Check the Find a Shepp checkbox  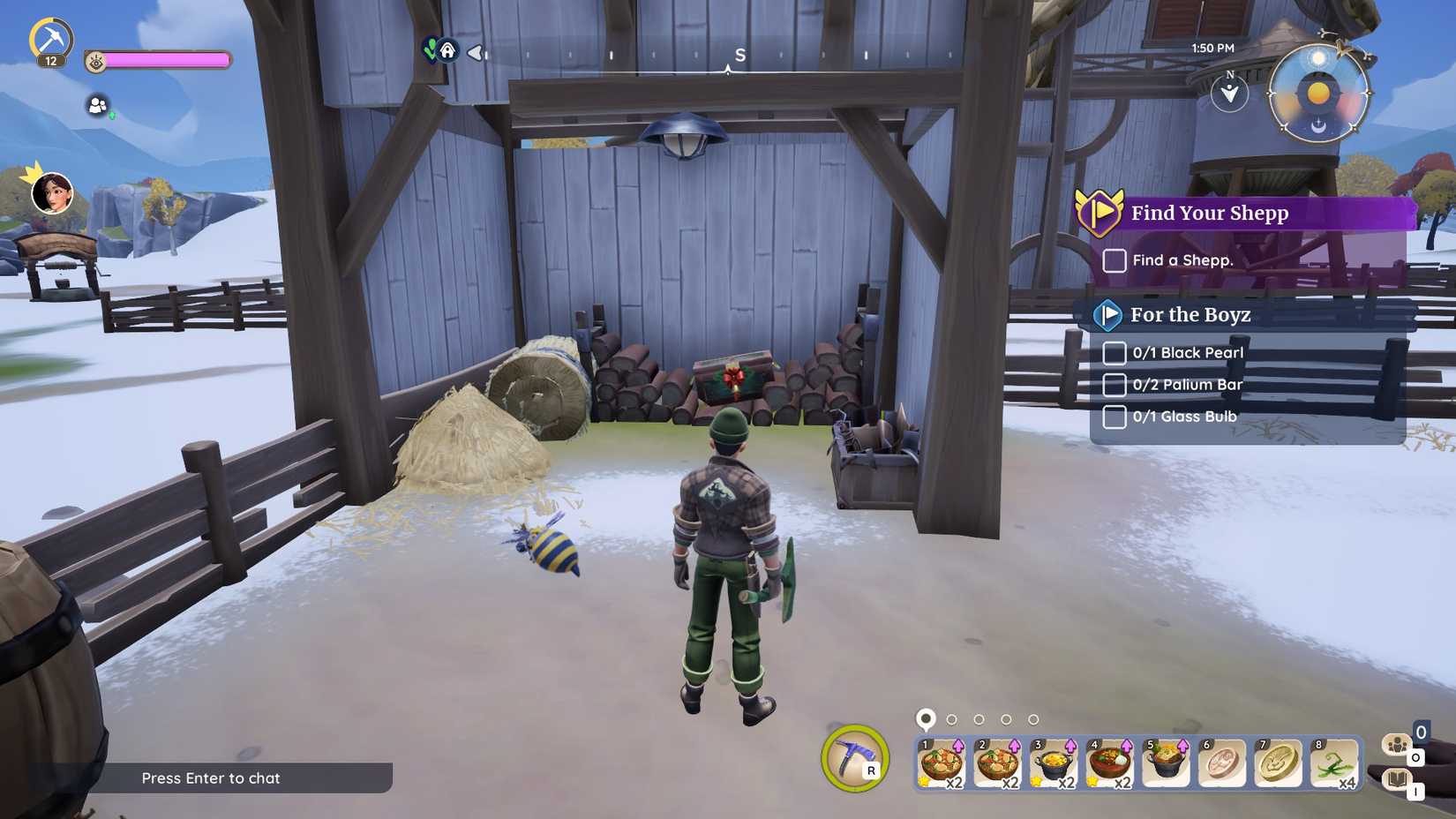point(1114,260)
